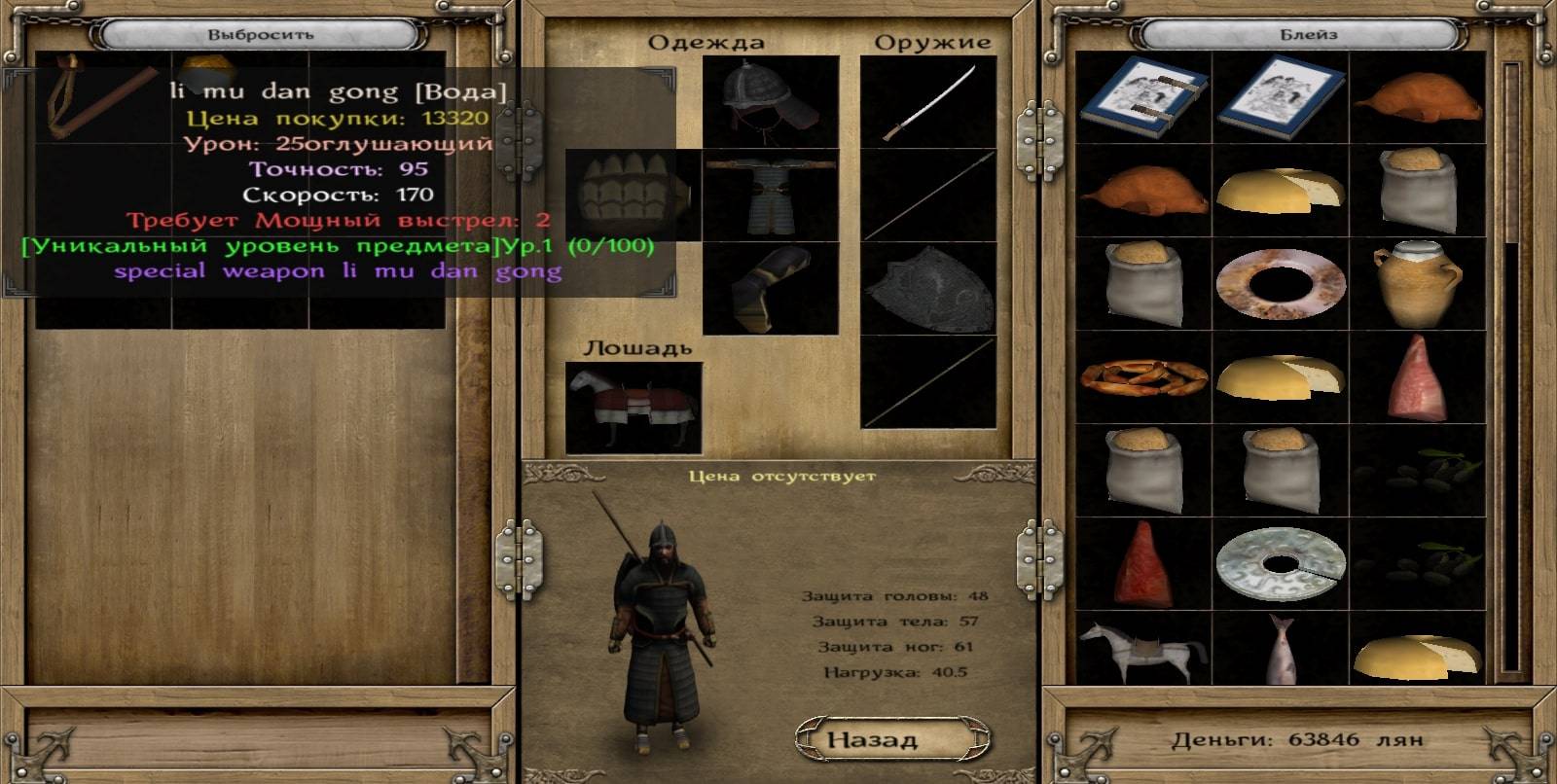The image size is (1557, 784).
Task: Pick the curved sword weapon slot
Action: tap(928, 101)
